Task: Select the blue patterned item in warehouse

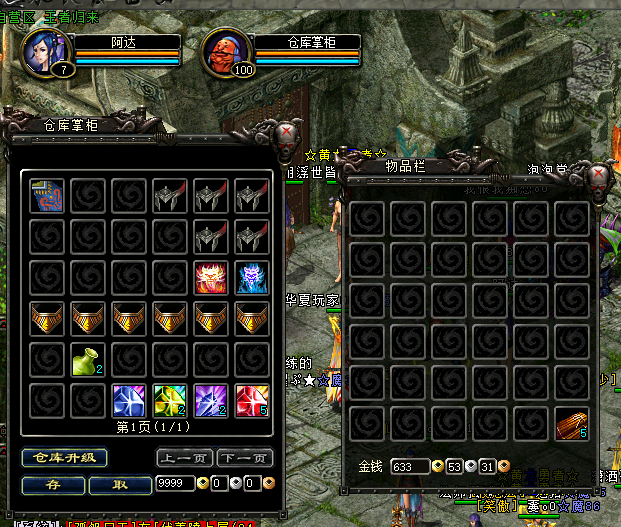Action: click(46, 196)
